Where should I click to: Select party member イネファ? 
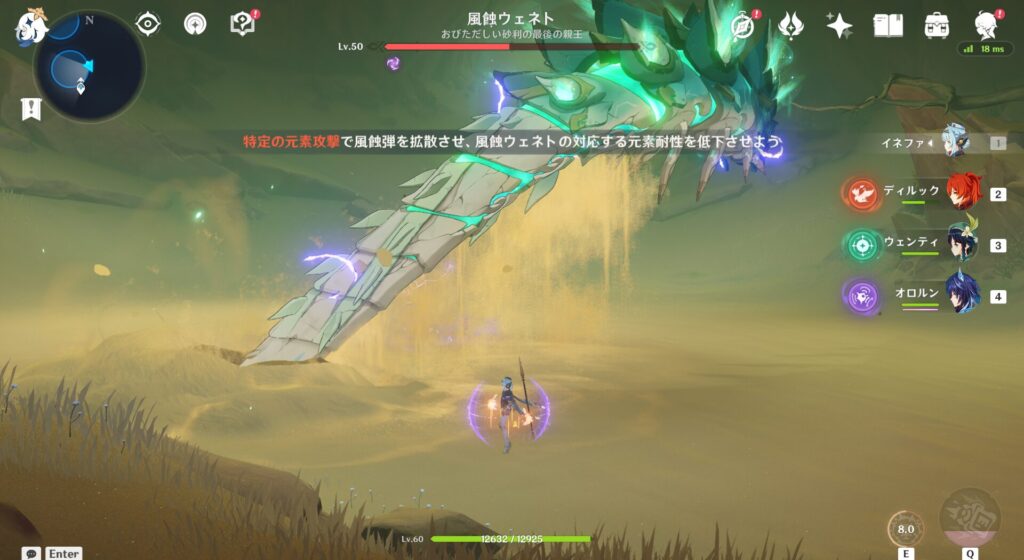(955, 143)
